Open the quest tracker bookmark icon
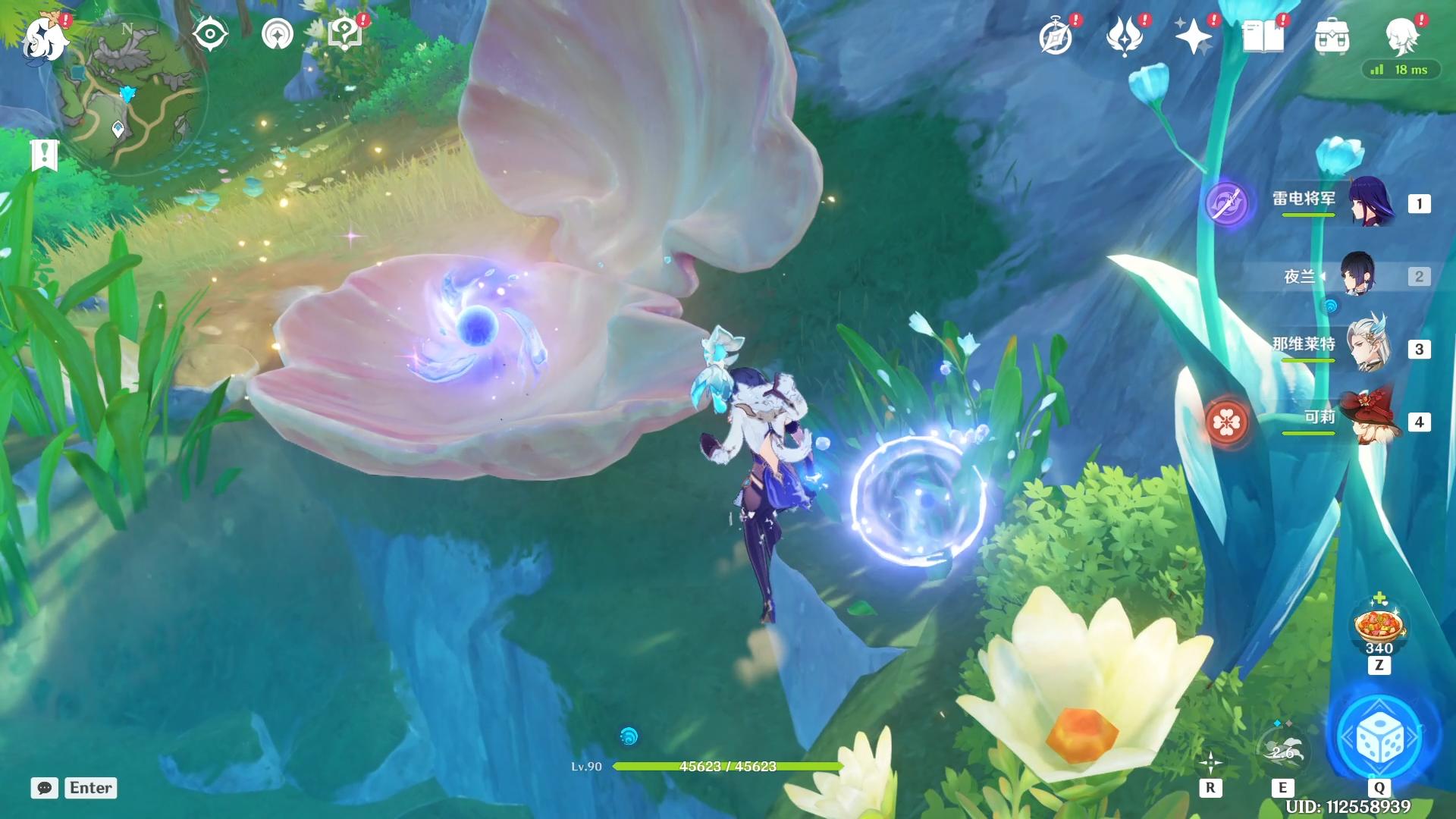 45,154
